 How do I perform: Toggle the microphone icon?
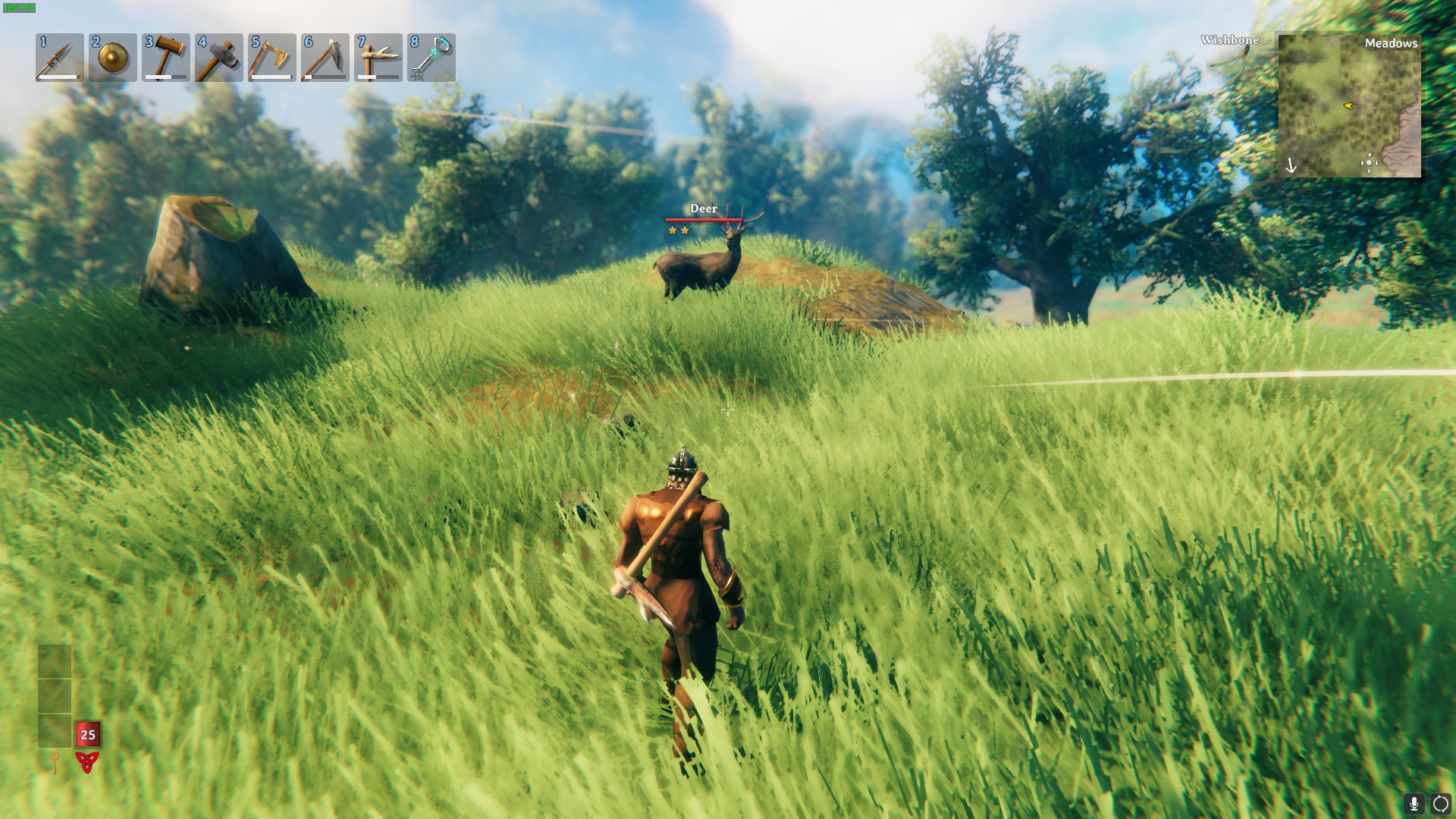pos(1414,803)
